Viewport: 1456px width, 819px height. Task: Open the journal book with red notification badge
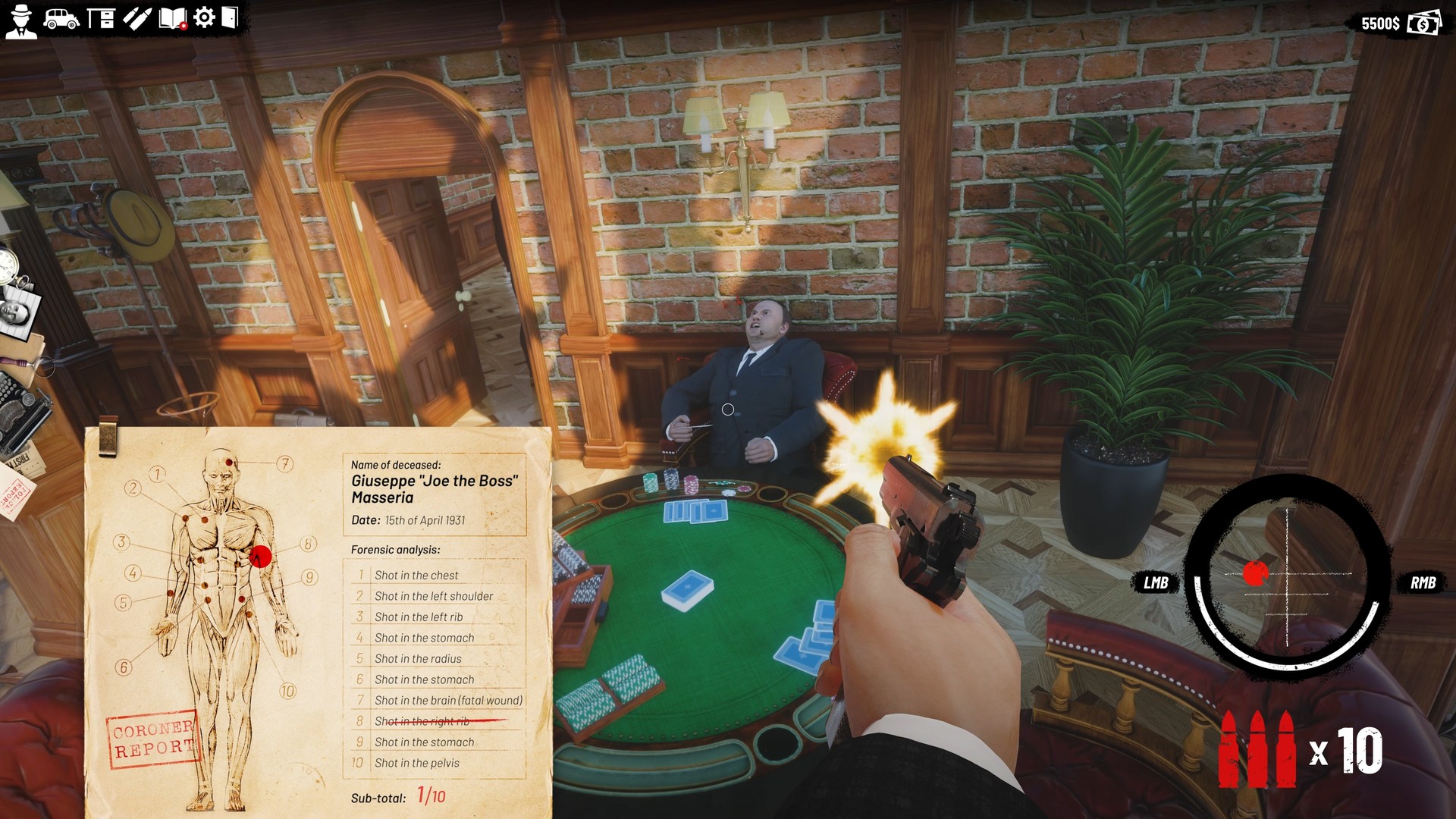[x=172, y=17]
